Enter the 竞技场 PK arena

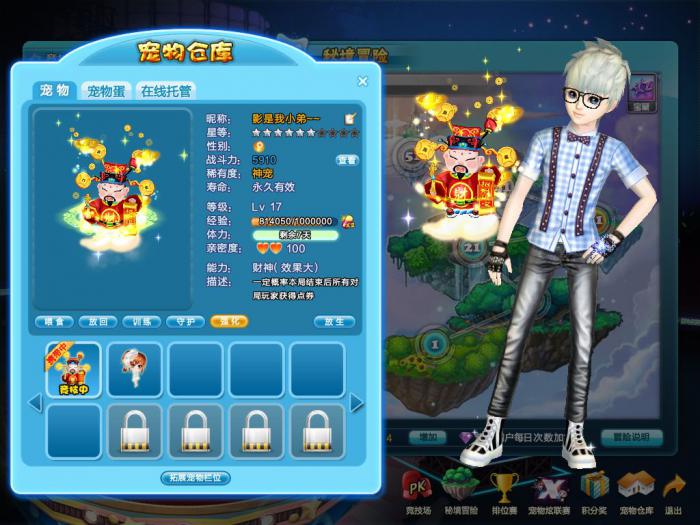point(414,492)
